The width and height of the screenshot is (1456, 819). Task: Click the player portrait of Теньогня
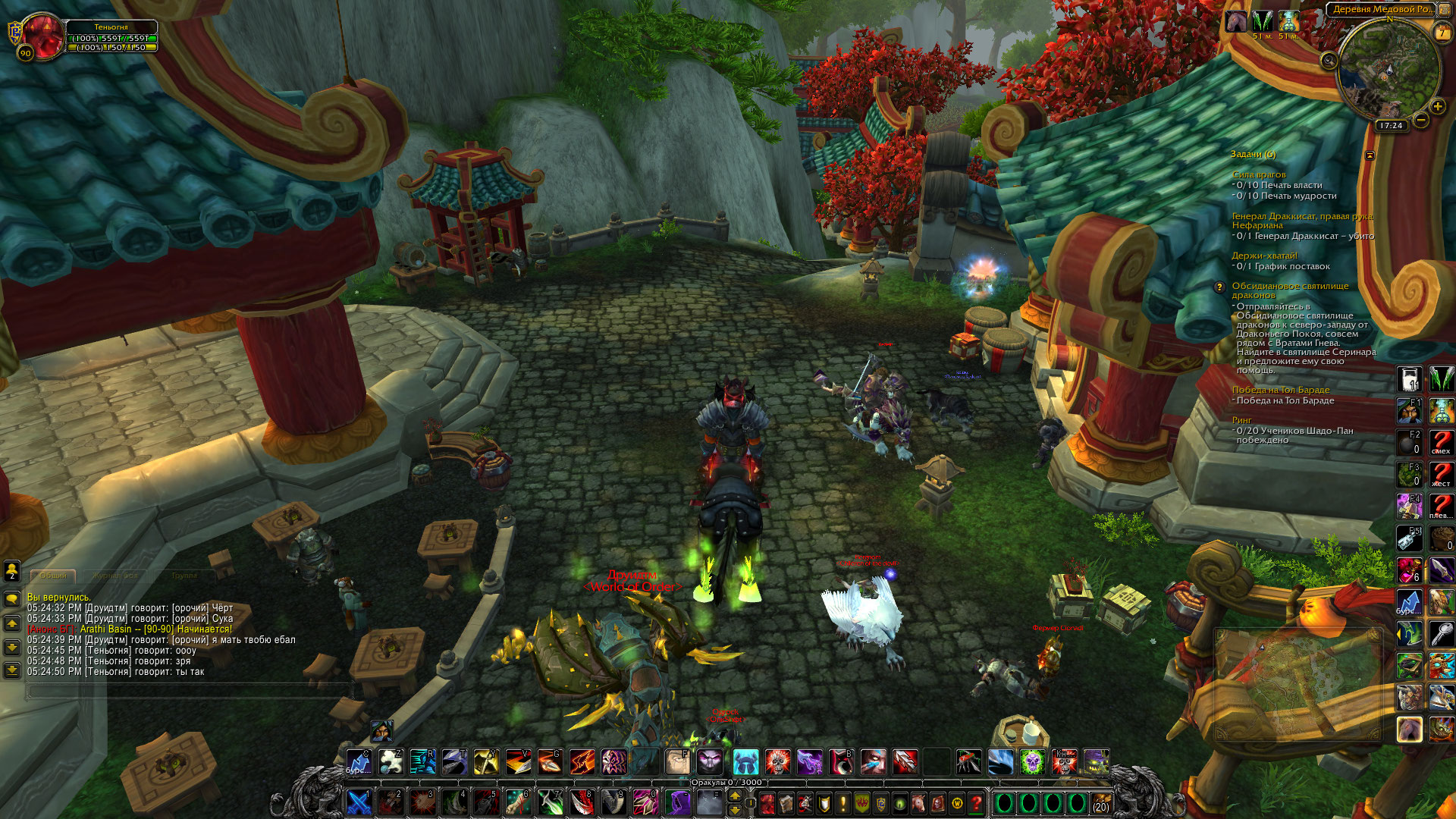44,34
